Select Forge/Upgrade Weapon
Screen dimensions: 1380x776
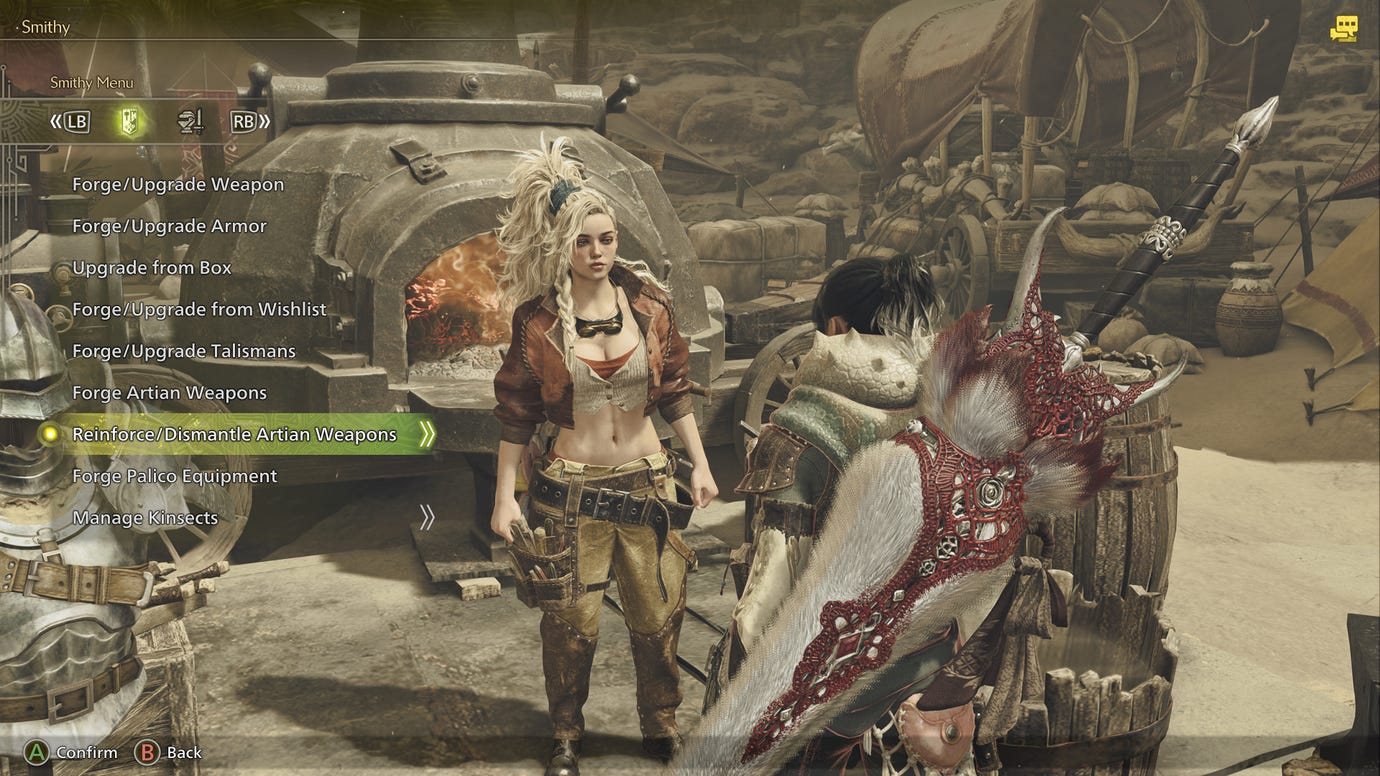[178, 184]
